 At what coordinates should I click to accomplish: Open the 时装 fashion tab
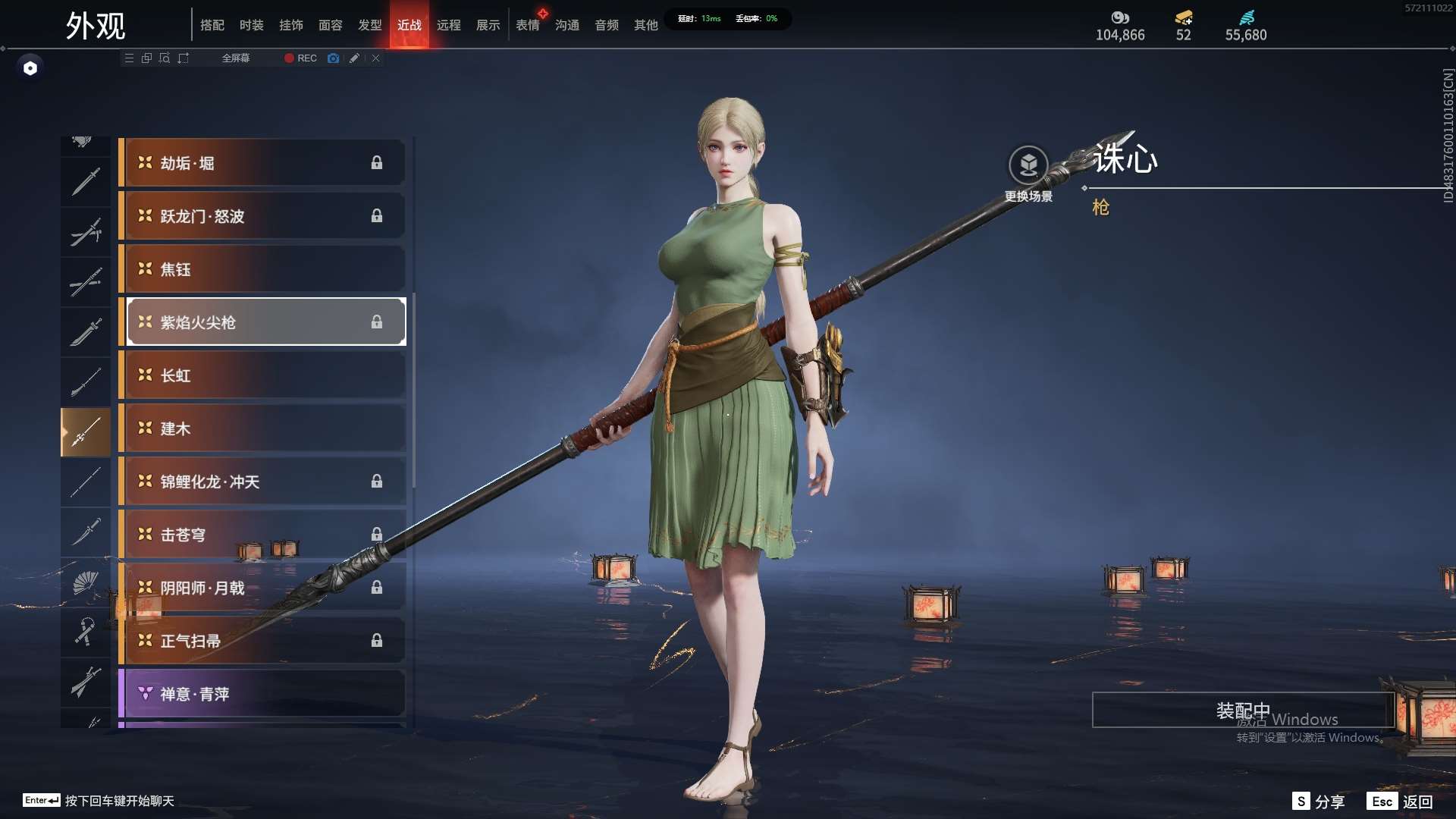coord(252,25)
